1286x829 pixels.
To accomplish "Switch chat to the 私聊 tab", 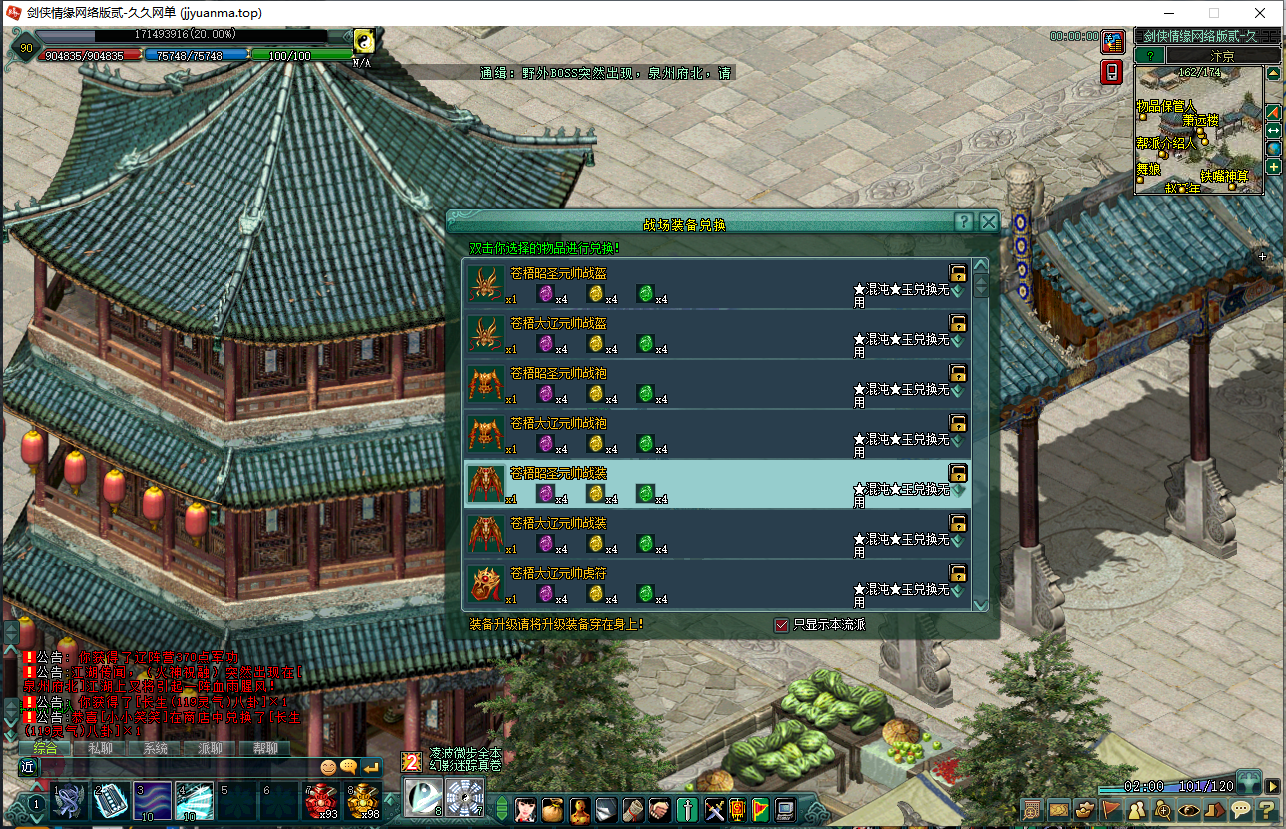I will (x=100, y=748).
